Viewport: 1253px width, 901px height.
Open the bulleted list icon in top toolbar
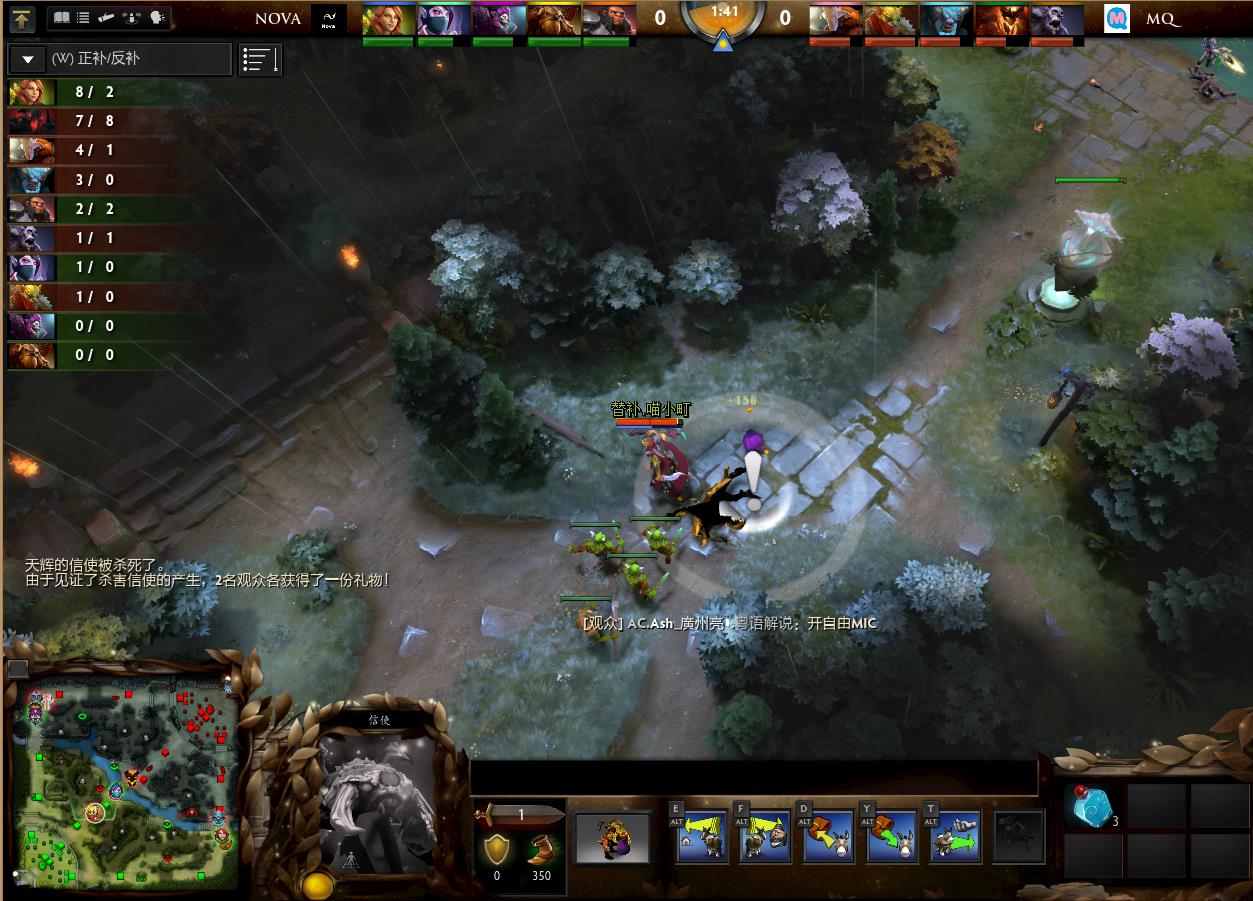[84, 18]
